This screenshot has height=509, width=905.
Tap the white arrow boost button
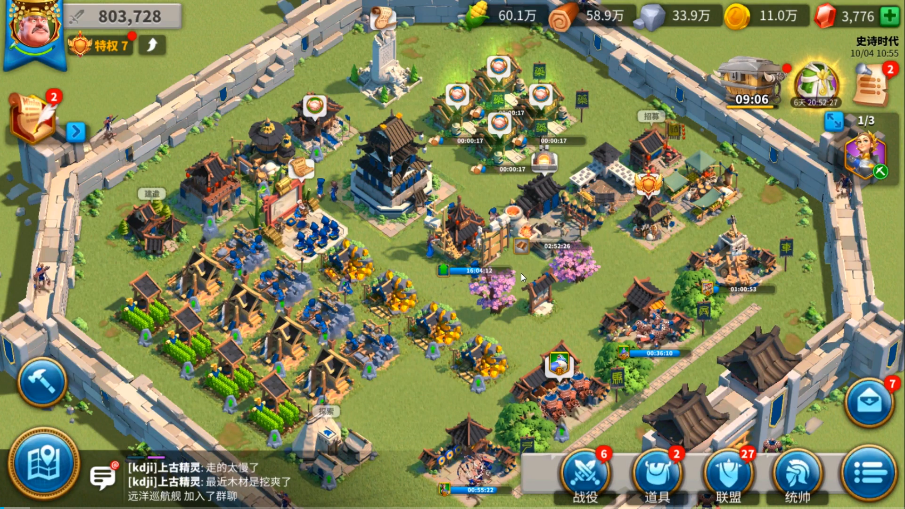(153, 45)
